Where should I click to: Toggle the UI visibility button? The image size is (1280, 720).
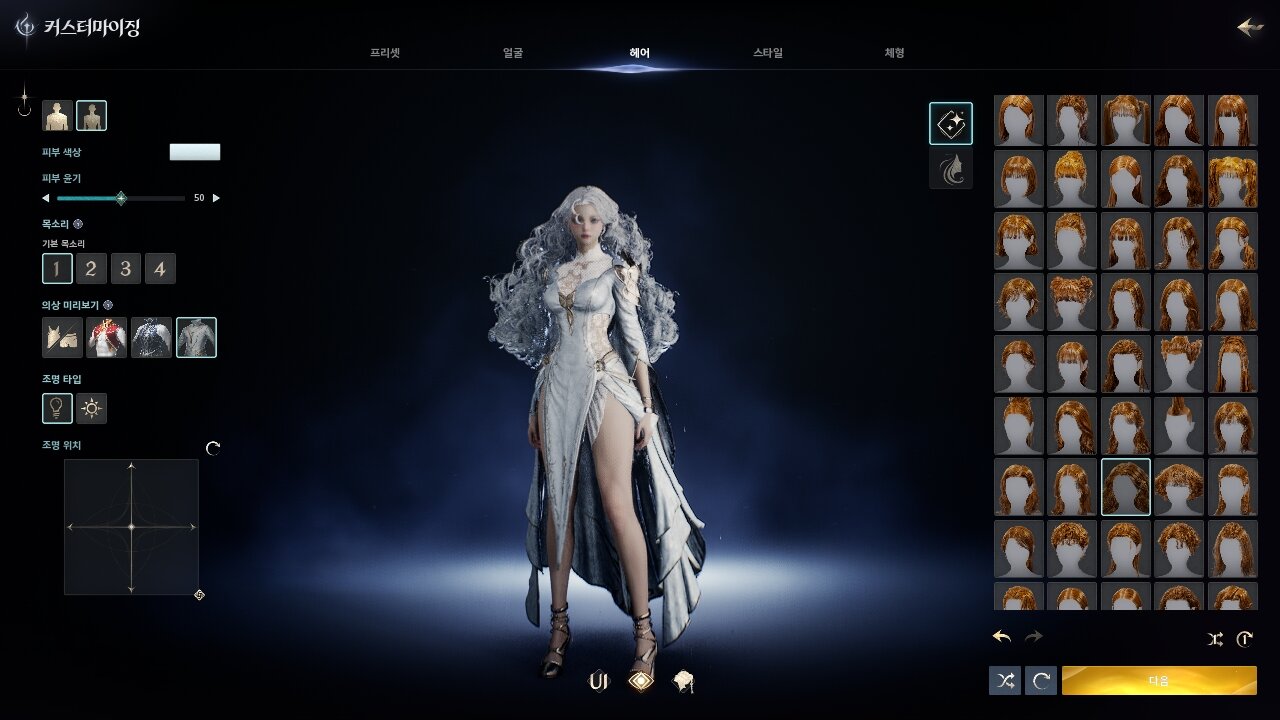599,682
